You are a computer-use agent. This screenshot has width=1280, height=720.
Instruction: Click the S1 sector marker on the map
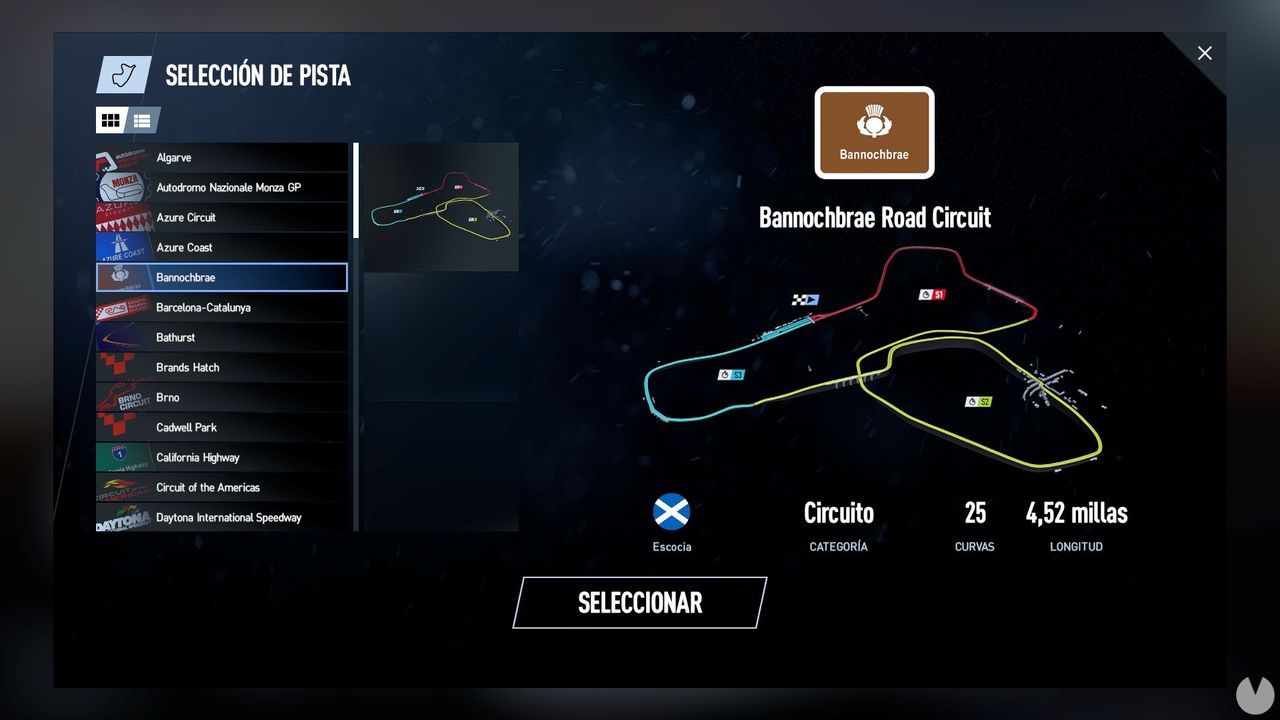931,294
